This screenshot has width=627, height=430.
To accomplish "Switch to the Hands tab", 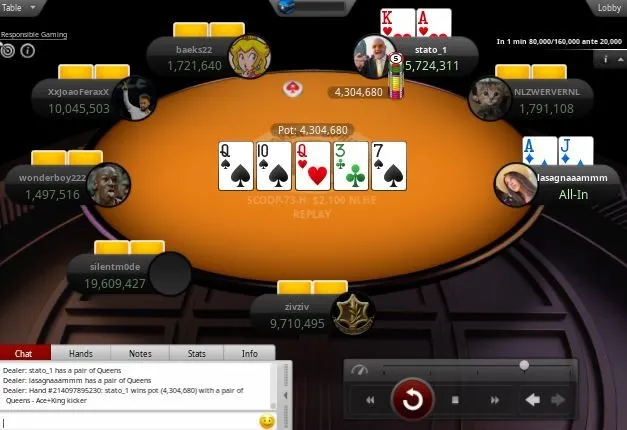I will point(80,353).
